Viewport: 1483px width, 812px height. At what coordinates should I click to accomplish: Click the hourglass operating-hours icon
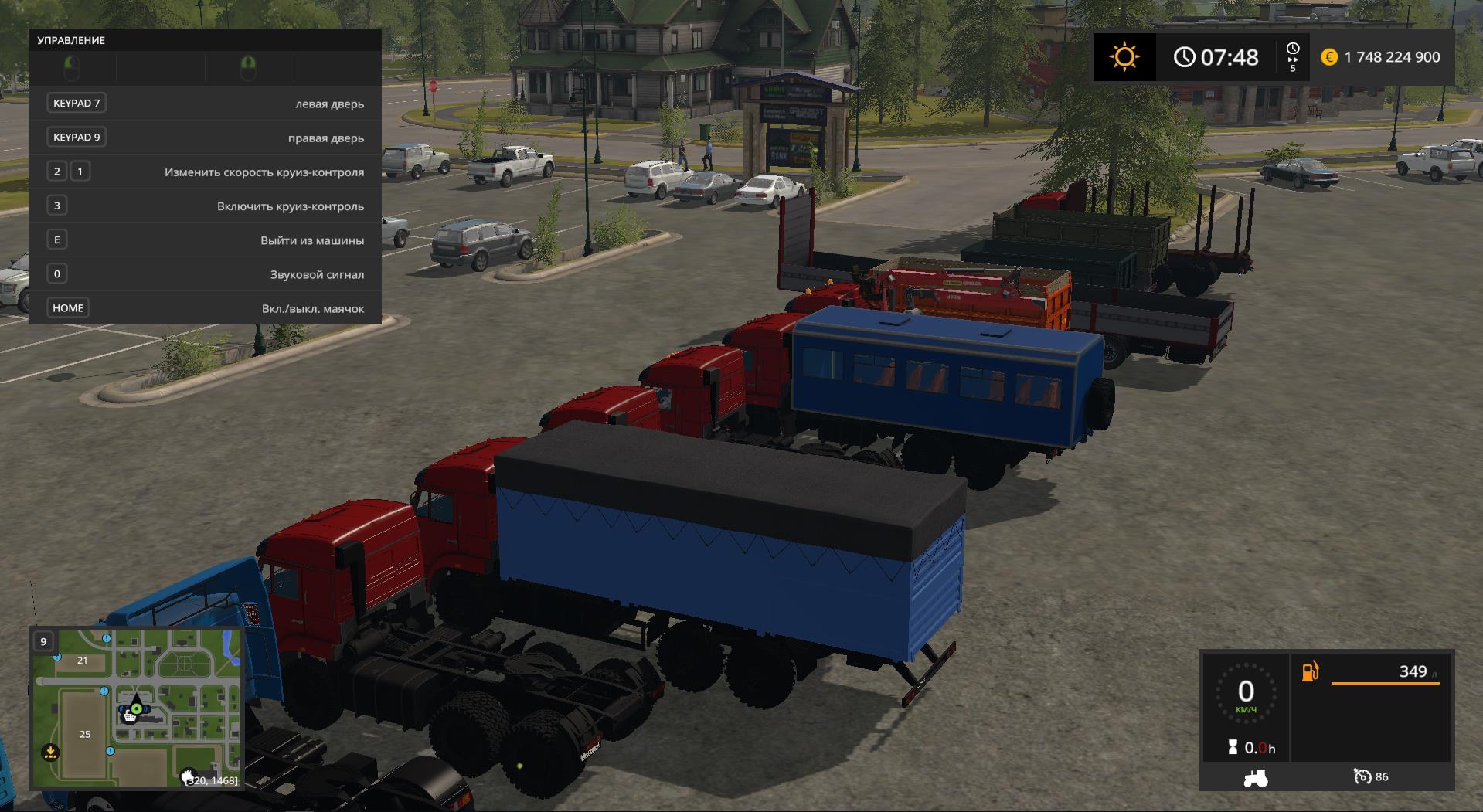(1233, 747)
